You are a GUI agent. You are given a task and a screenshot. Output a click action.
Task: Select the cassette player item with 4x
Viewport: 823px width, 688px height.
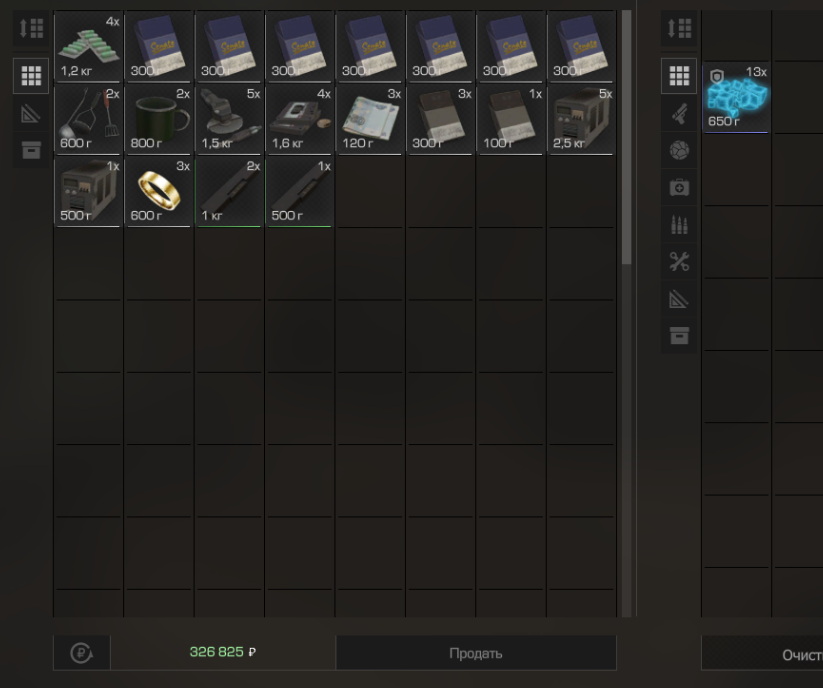tap(300, 119)
